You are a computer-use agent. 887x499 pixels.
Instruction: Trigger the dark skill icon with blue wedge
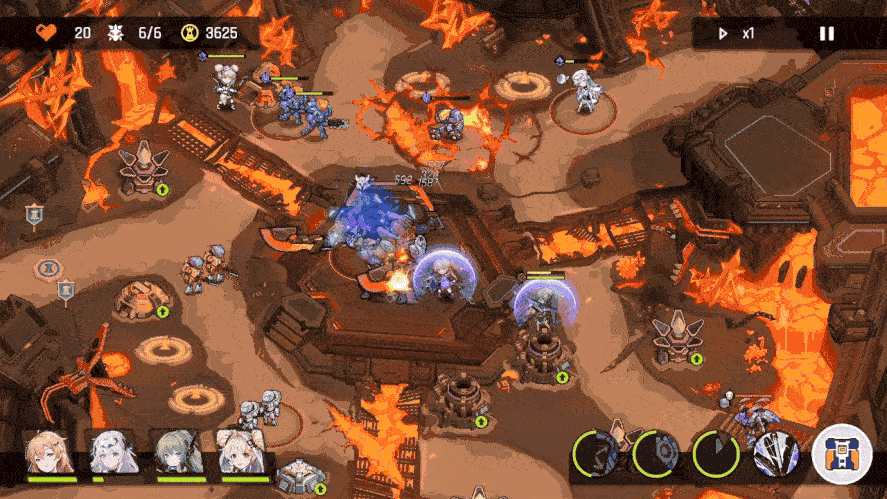coord(716,454)
